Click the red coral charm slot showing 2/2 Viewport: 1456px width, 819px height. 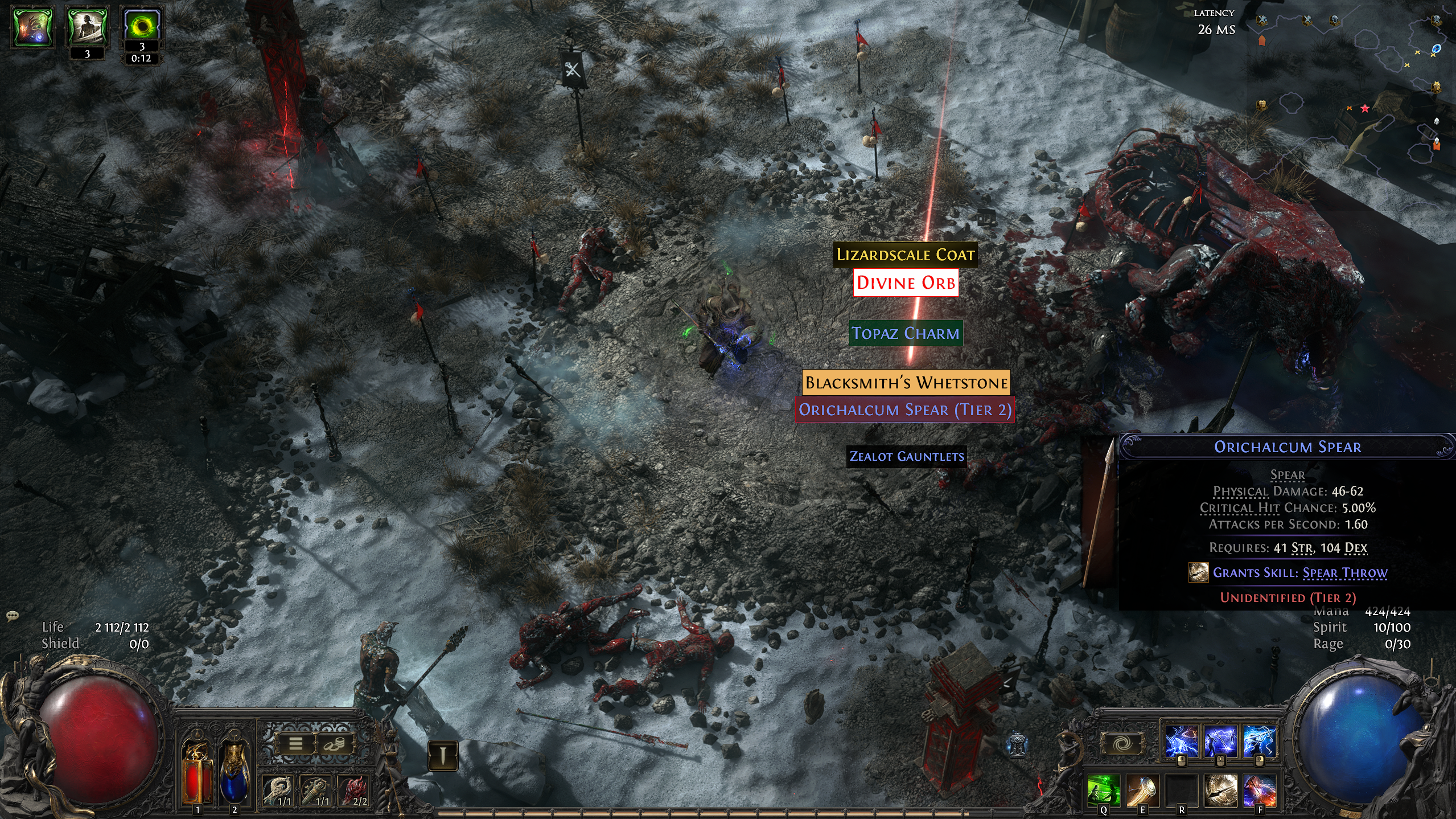point(354,791)
